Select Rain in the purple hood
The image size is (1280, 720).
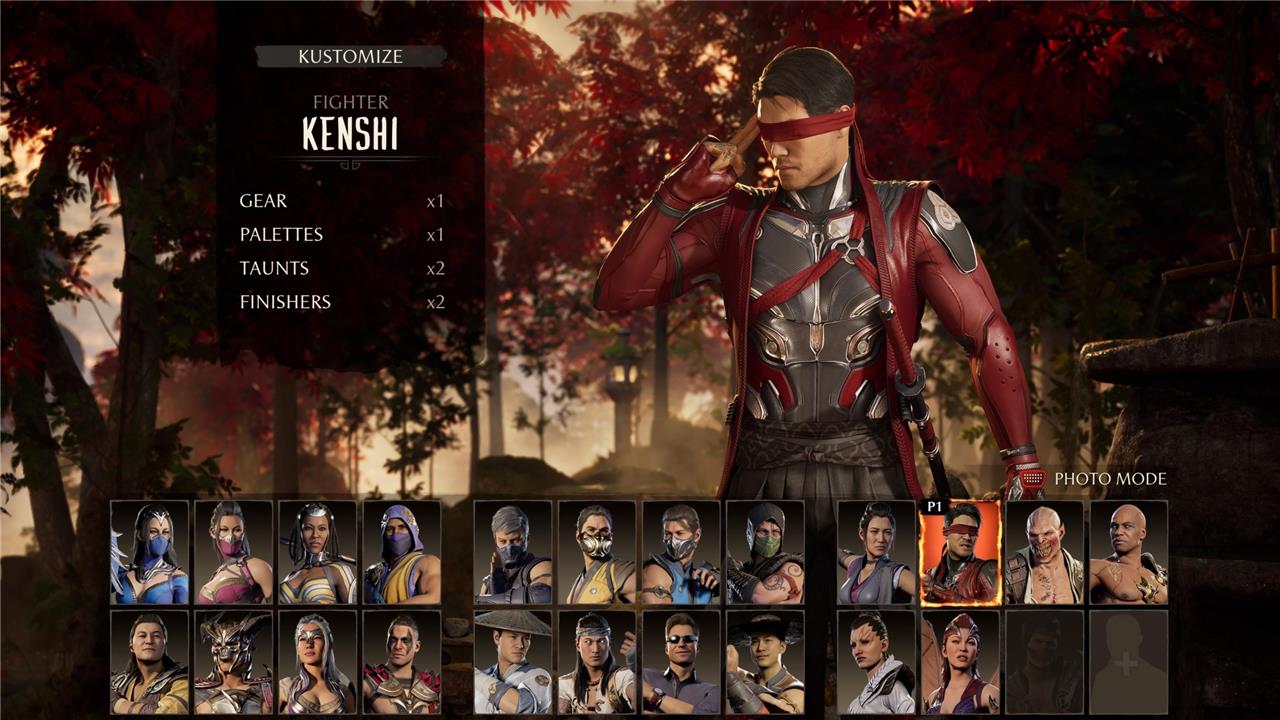coord(402,552)
